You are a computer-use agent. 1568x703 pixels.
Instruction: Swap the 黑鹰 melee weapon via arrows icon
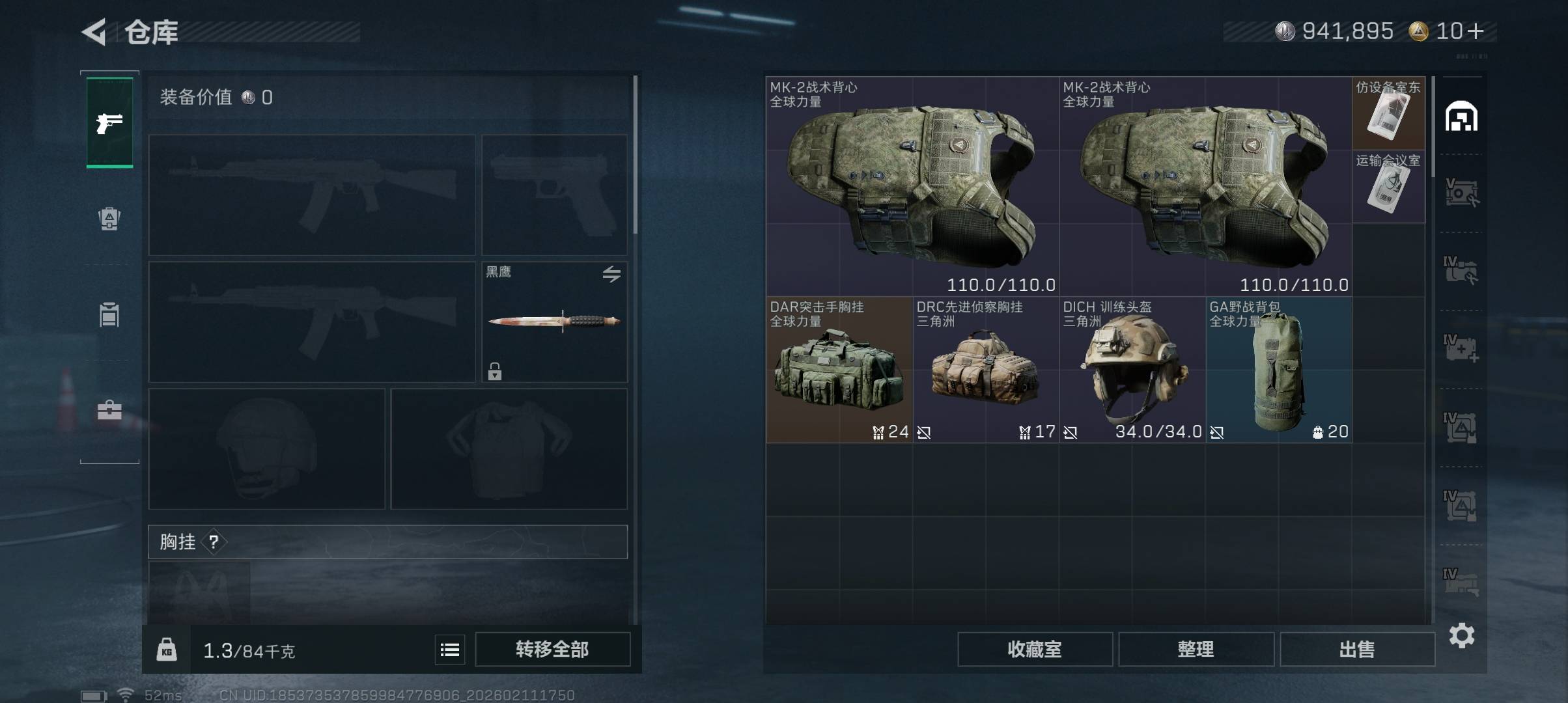pyautogui.click(x=611, y=274)
